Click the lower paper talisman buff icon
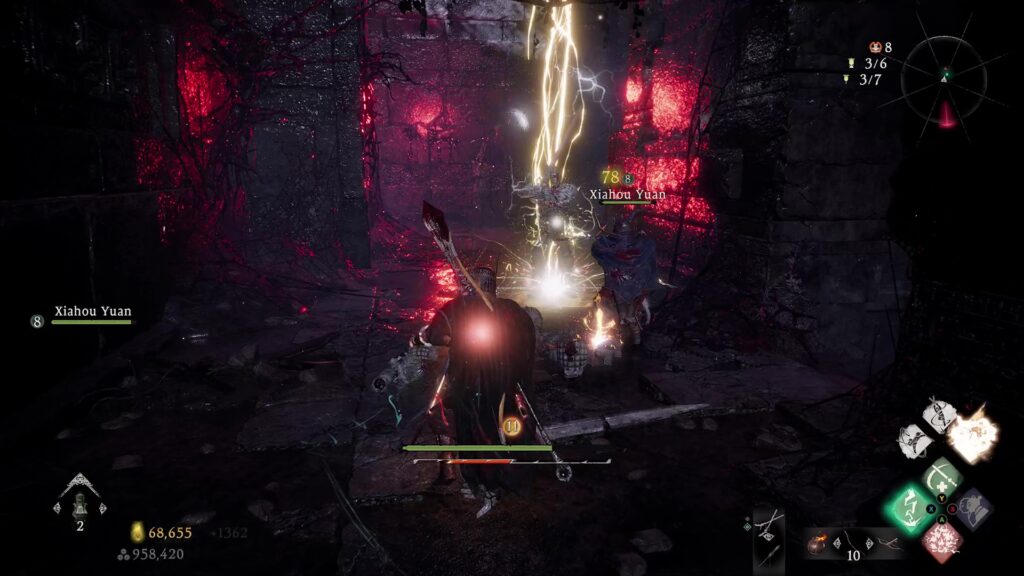 coord(915,440)
